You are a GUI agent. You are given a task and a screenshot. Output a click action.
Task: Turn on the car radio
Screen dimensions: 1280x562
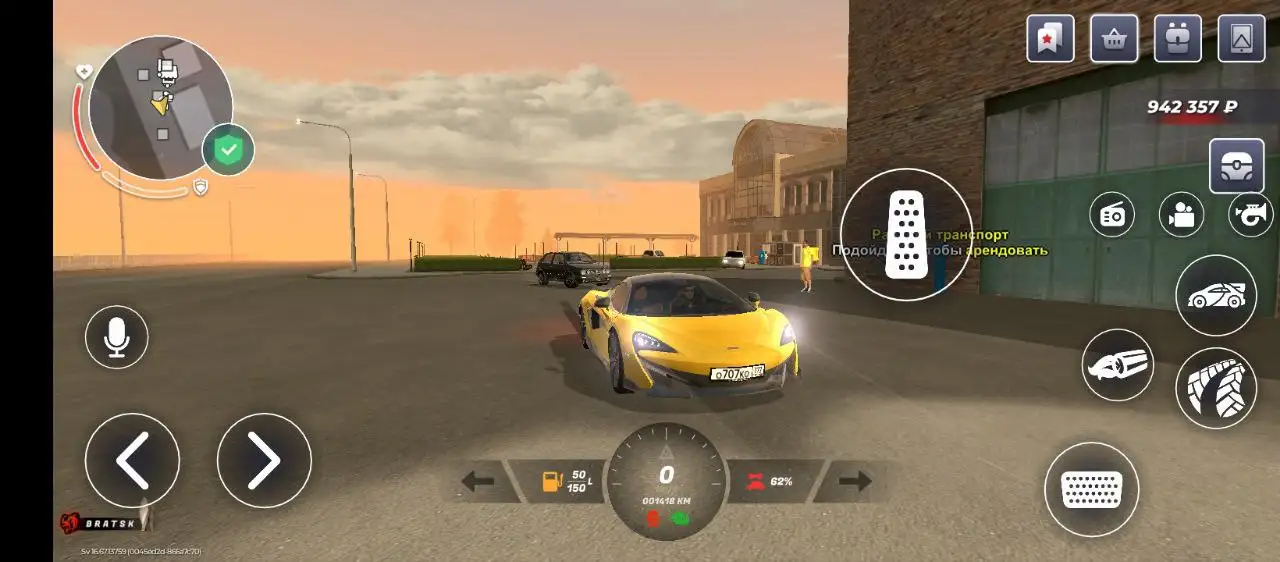point(1112,214)
